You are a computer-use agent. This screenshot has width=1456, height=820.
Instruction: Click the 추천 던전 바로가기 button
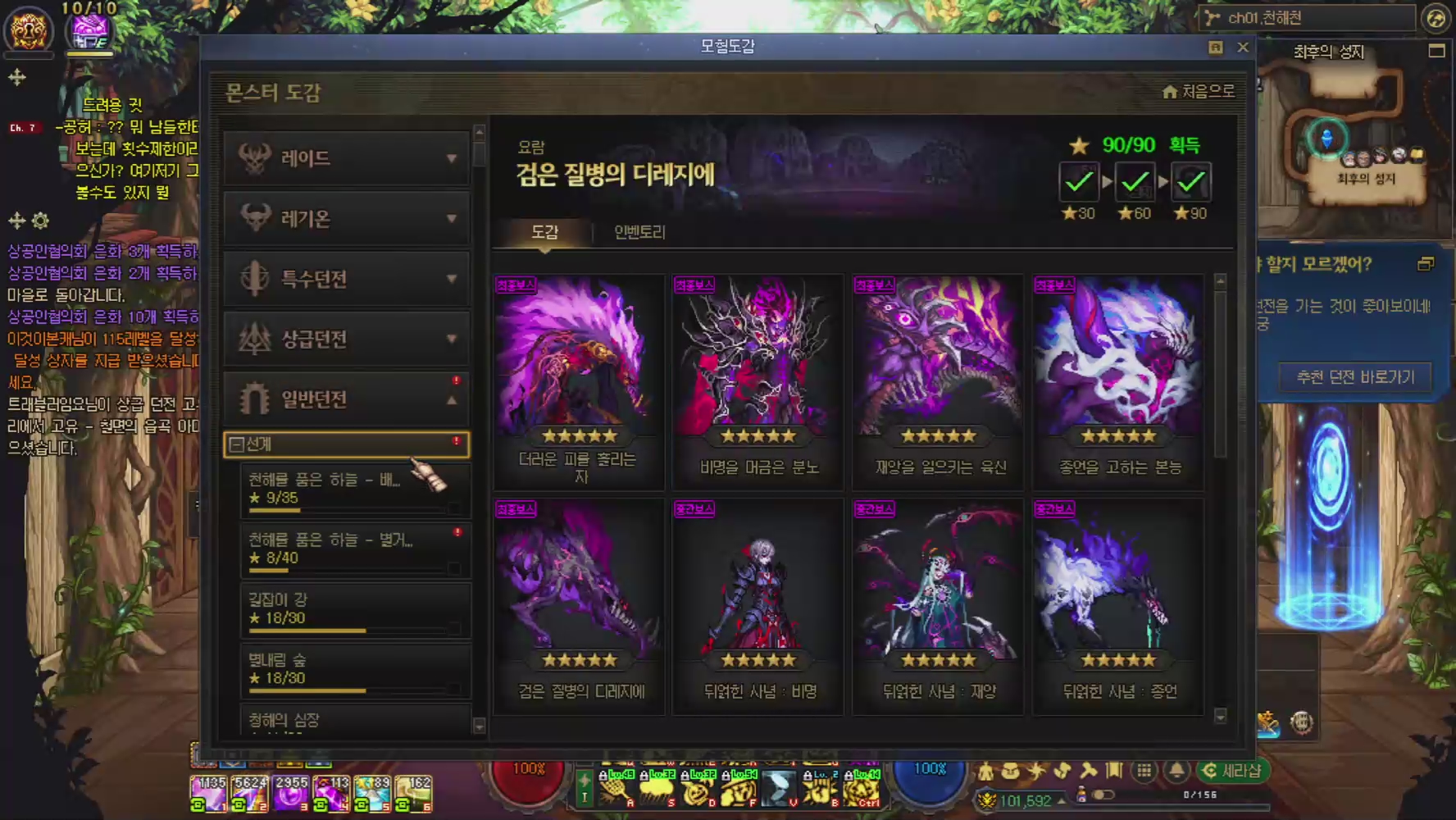(x=1355, y=377)
